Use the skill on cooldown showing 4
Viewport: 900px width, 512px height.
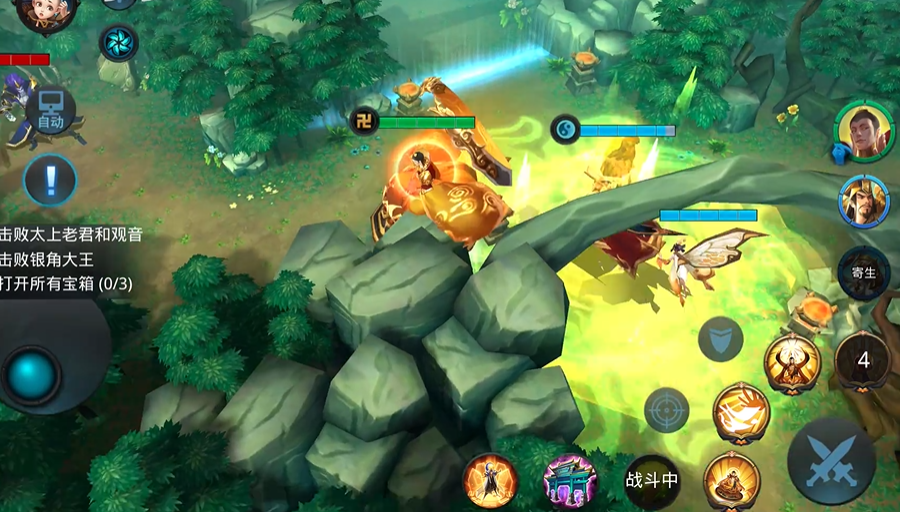pyautogui.click(x=862, y=360)
